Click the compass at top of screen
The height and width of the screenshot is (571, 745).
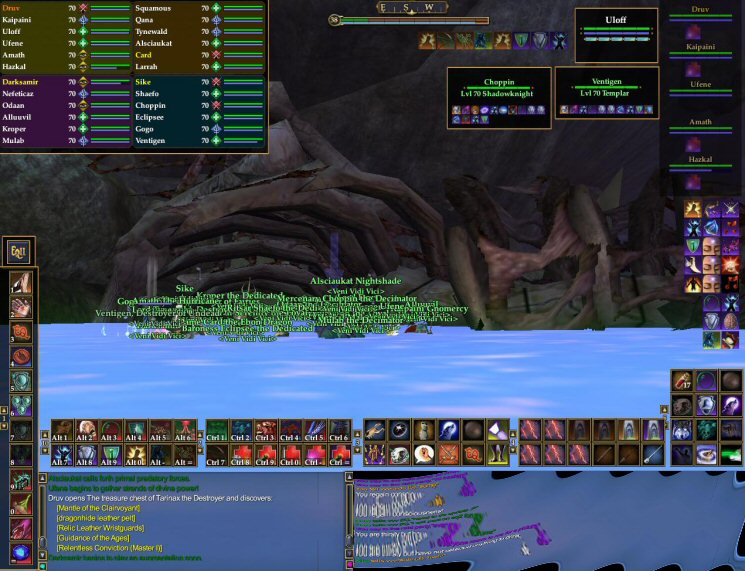[410, 8]
